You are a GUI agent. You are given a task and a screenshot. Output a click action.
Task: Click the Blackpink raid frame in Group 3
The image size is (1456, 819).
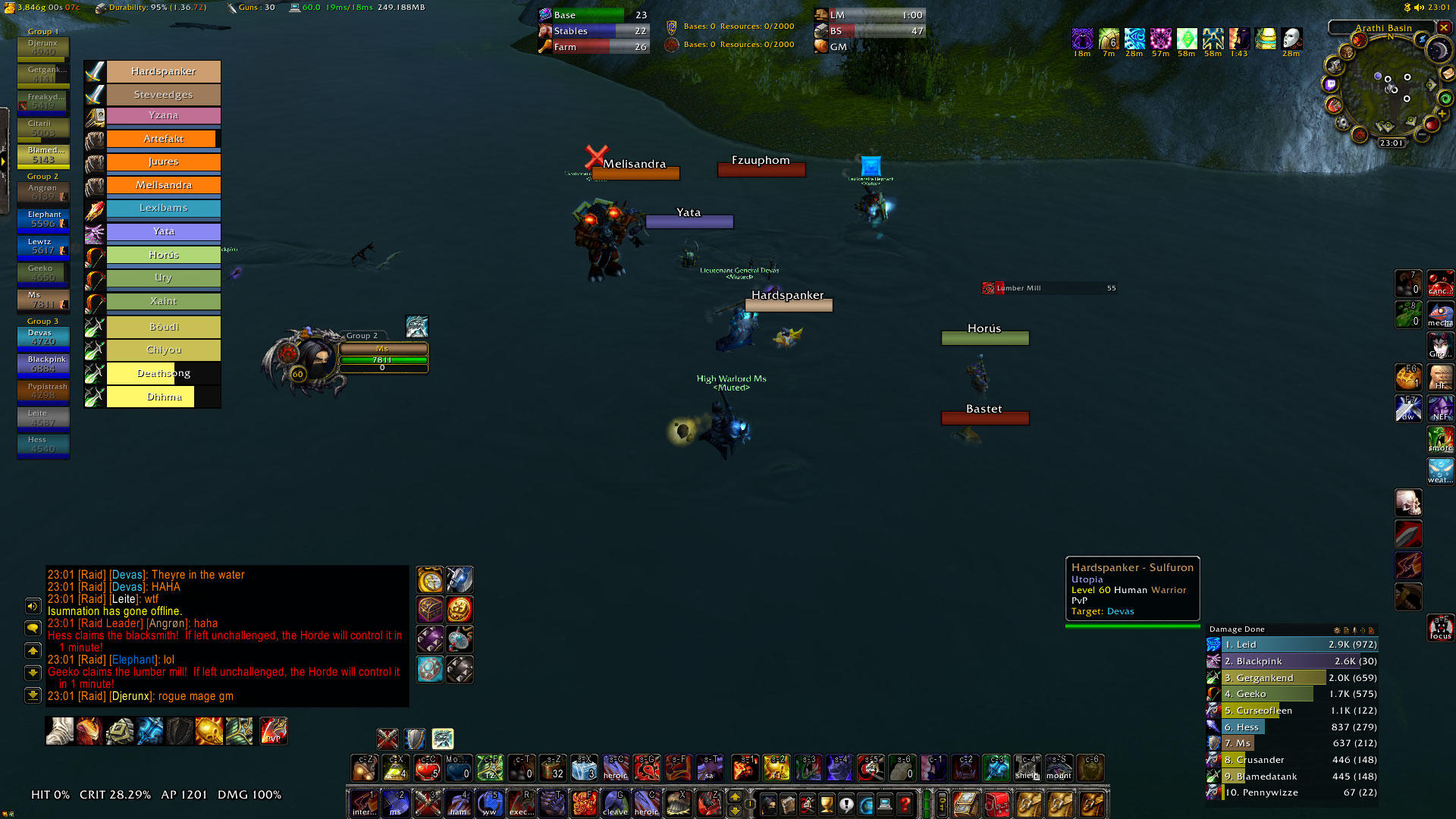tap(43, 364)
